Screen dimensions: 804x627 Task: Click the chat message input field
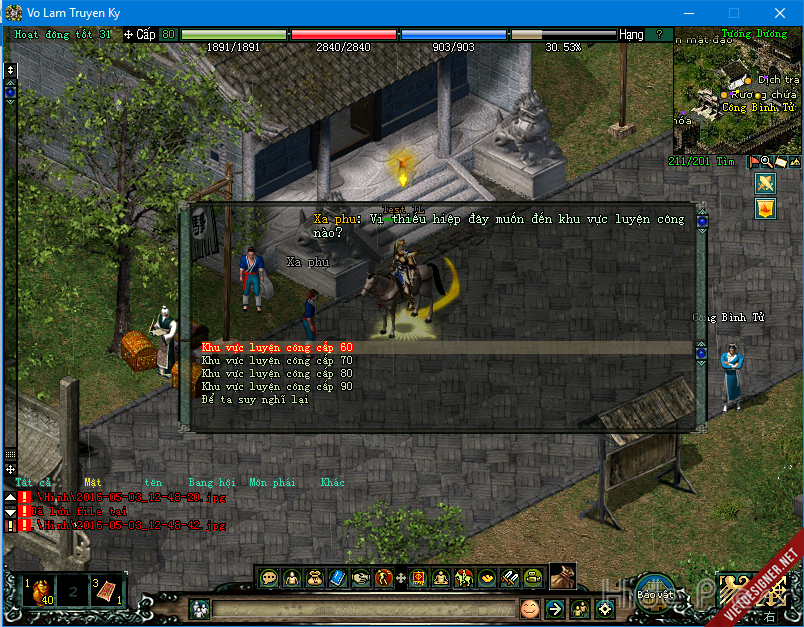pyautogui.click(x=360, y=608)
